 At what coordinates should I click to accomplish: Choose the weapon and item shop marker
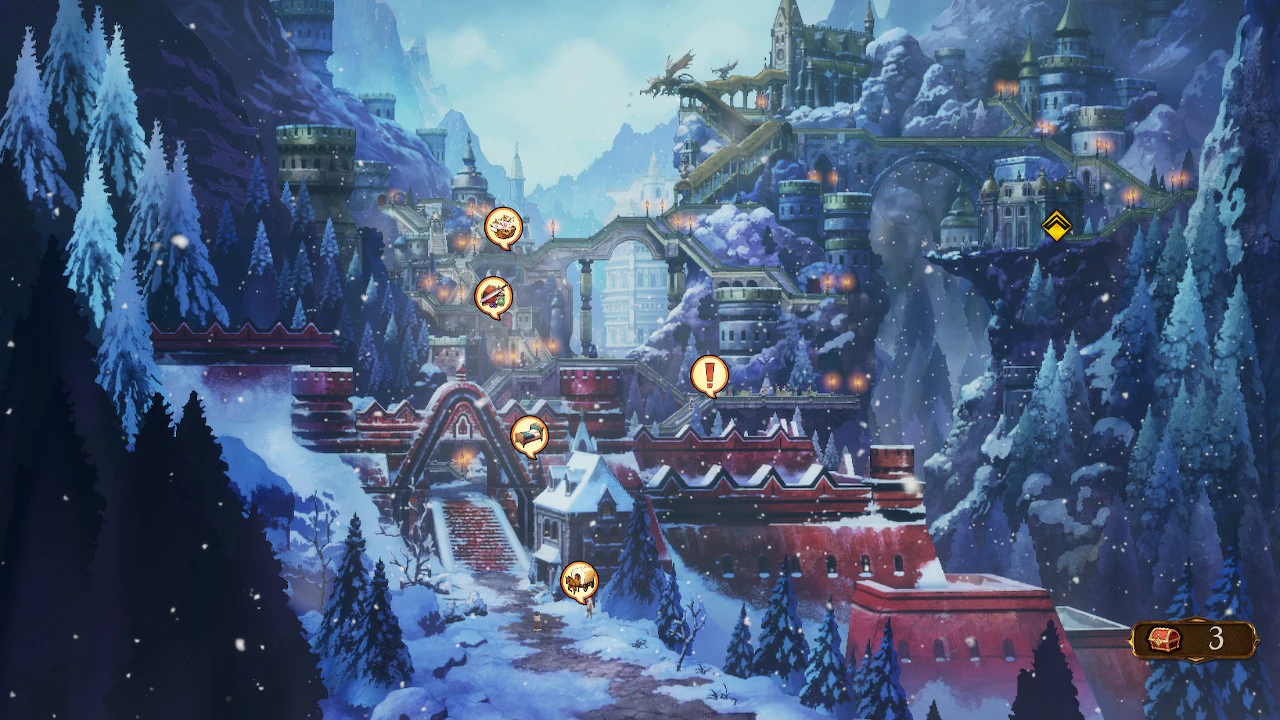coord(493,296)
